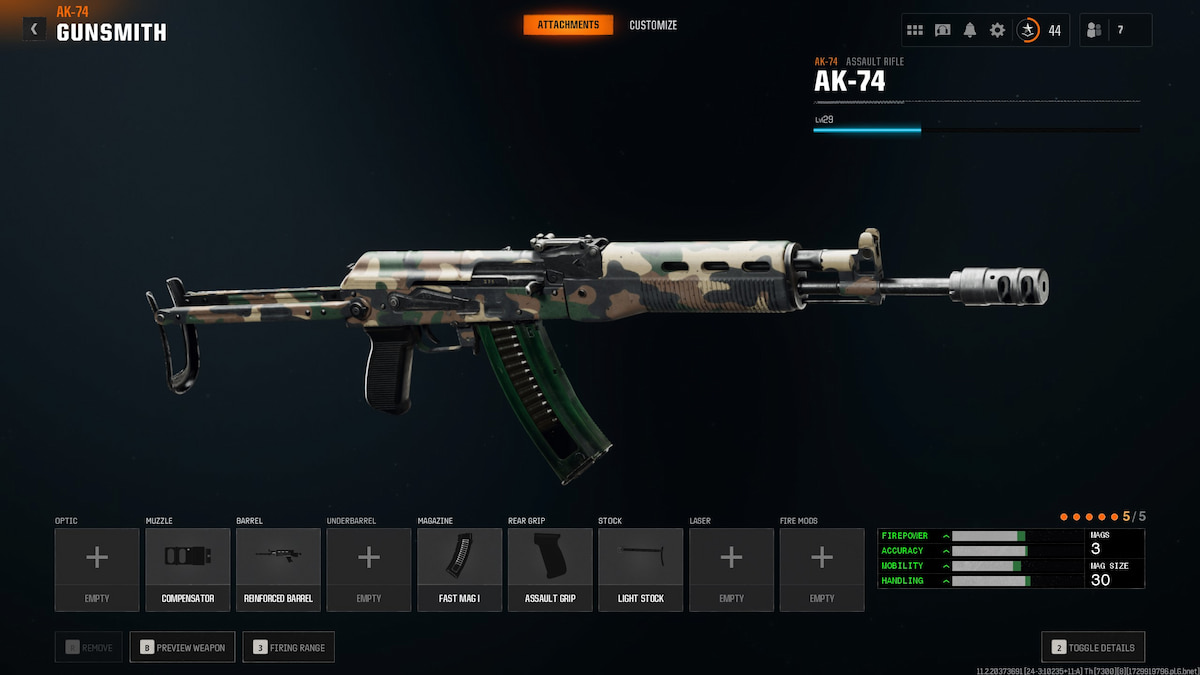Screen dimensions: 1200x675
Task: Toggle the weapon details panel
Action: (x=1093, y=648)
